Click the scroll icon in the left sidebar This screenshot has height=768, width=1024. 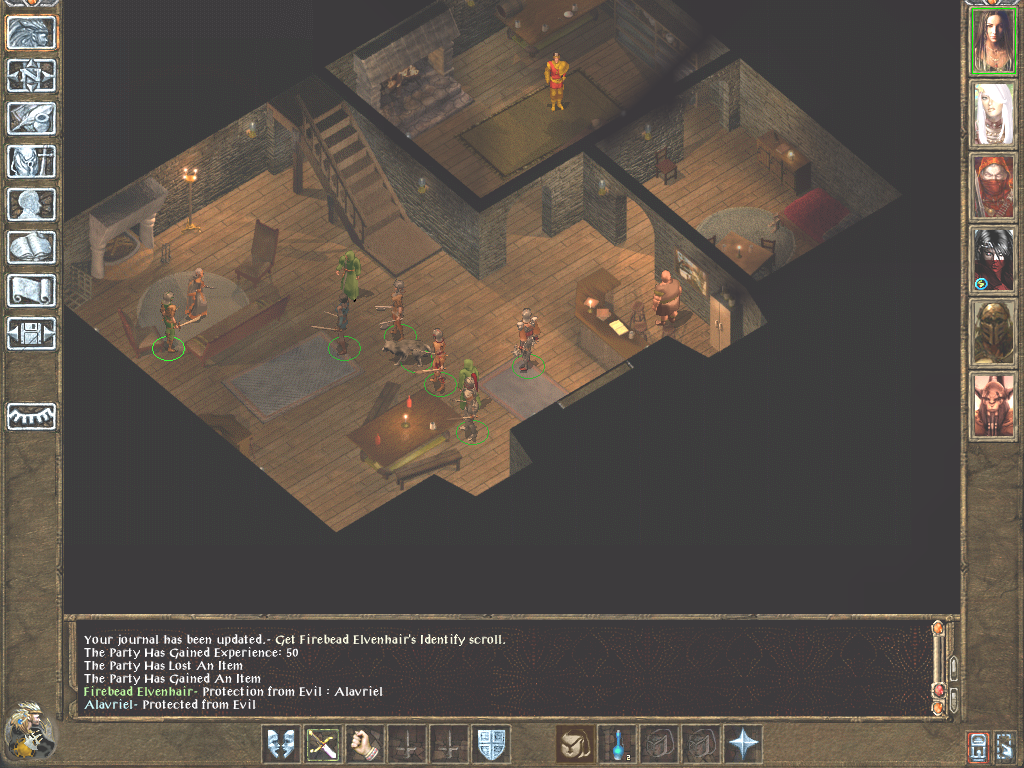[32, 290]
